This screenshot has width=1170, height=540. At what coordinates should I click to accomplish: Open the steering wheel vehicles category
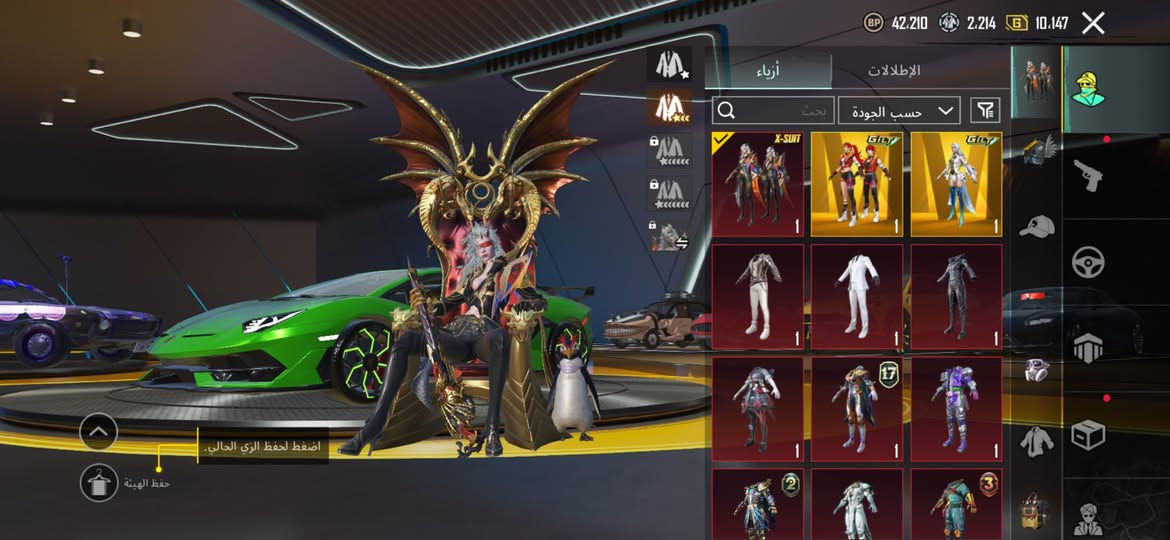coord(1088,262)
